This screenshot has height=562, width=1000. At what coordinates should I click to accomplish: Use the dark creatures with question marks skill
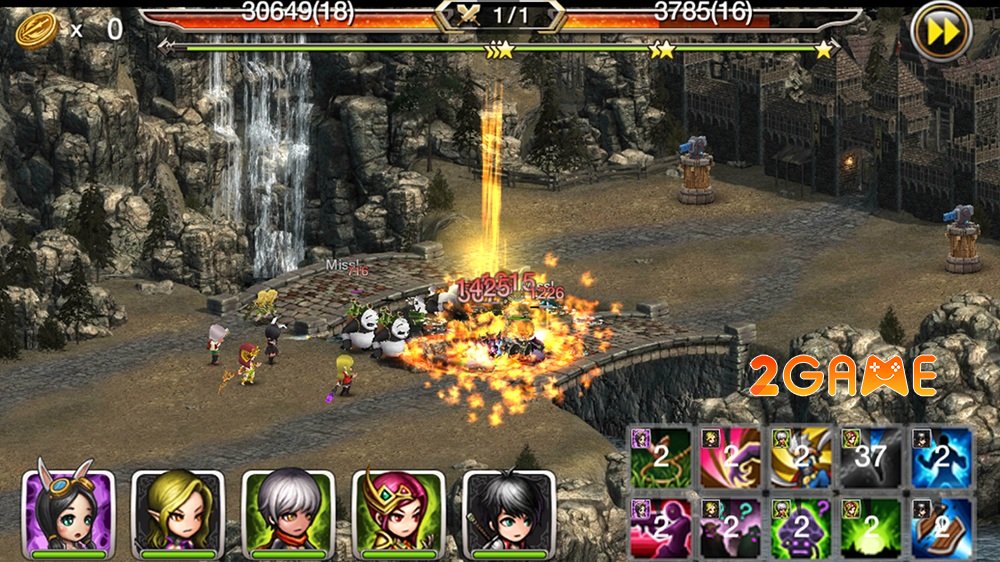click(x=731, y=527)
